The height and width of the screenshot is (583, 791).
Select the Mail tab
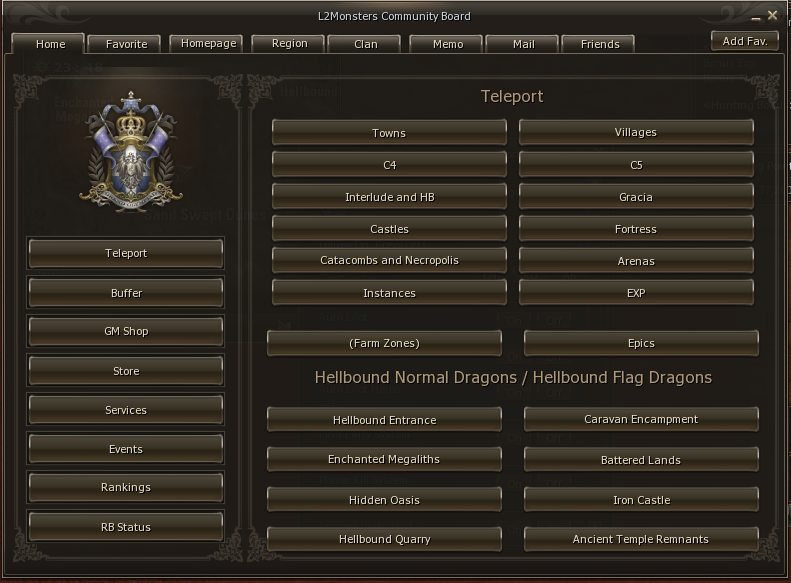pos(523,44)
